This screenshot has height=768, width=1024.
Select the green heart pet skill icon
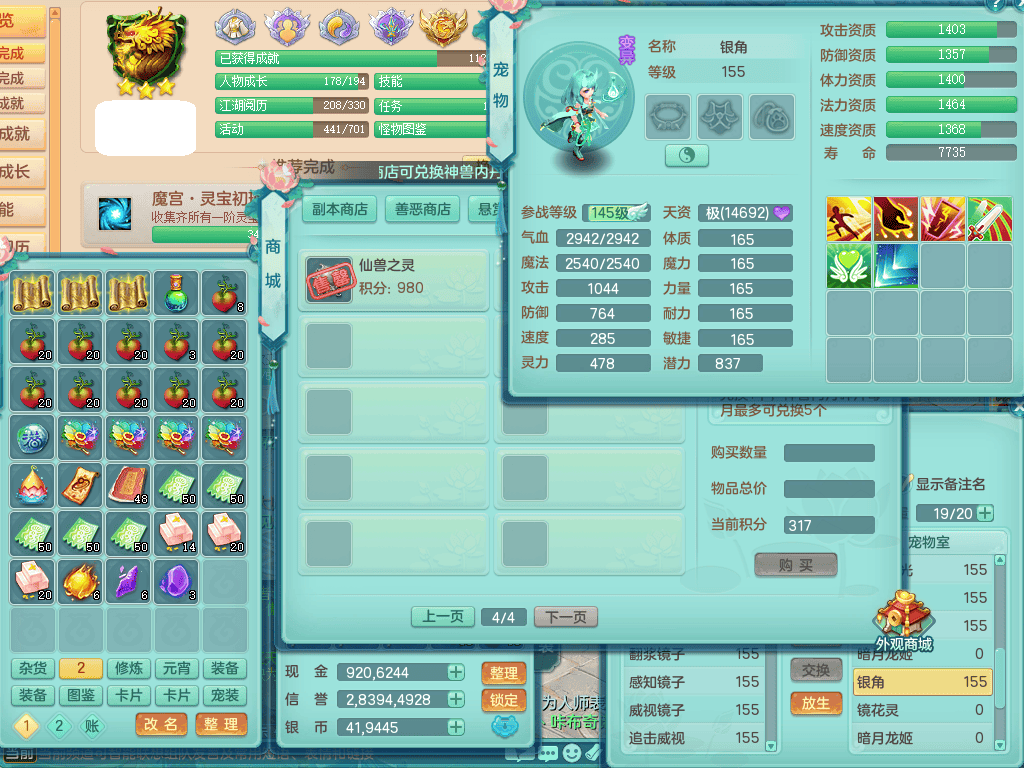849,266
